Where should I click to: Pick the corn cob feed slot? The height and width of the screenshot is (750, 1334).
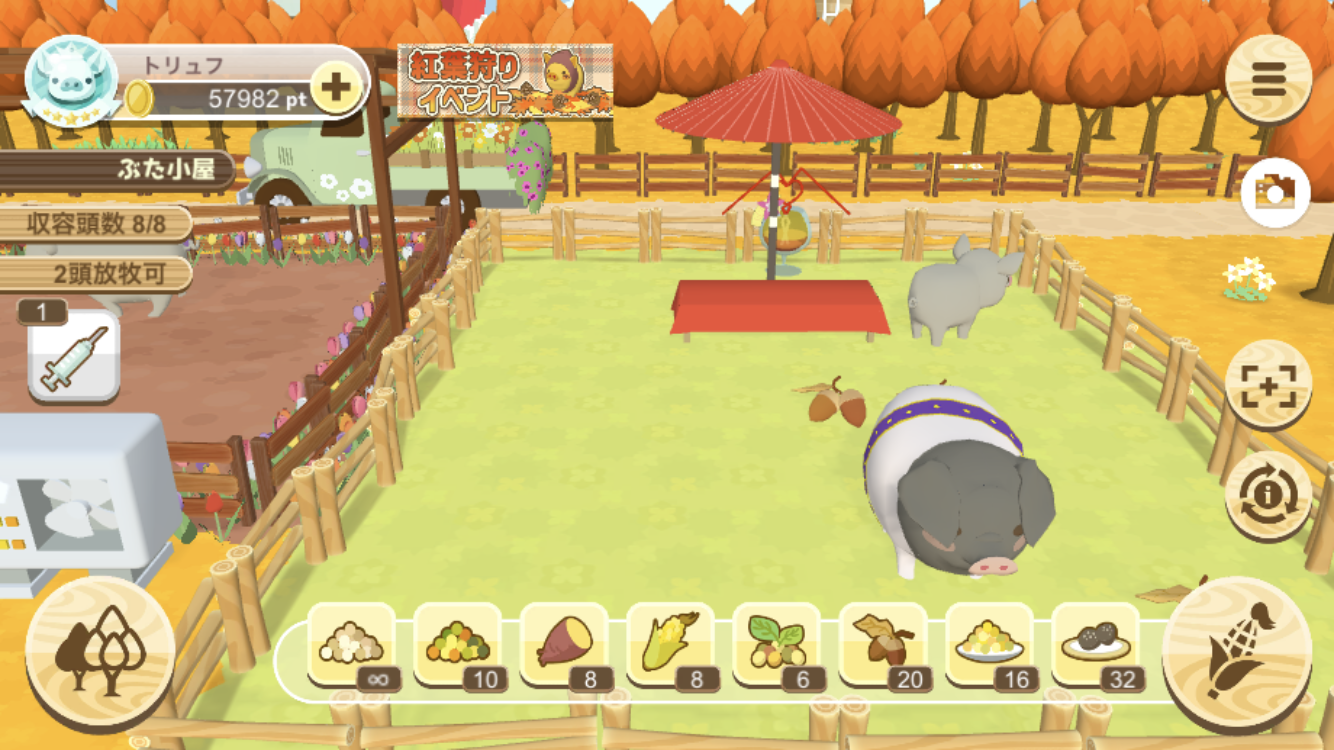(x=671, y=645)
